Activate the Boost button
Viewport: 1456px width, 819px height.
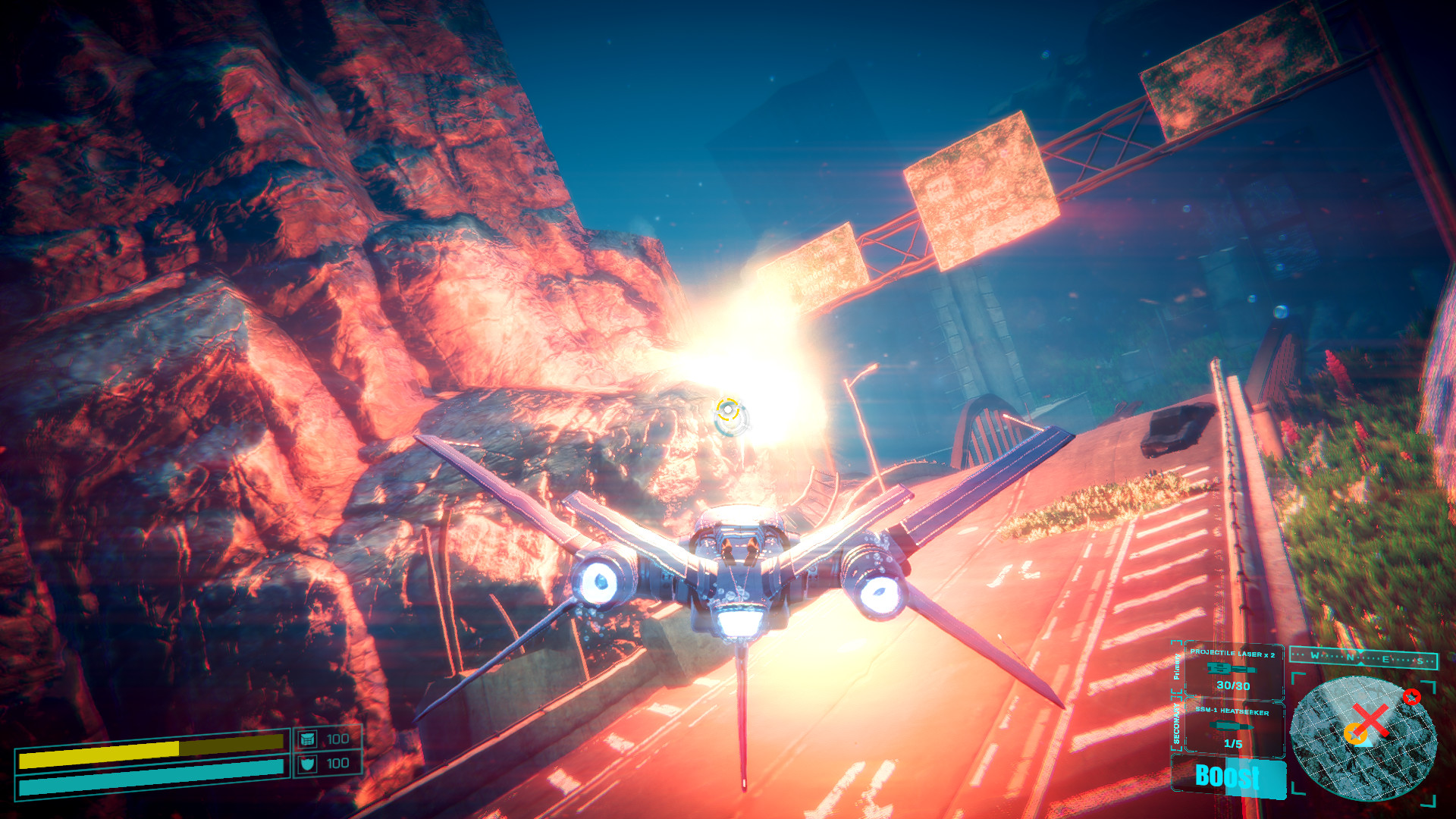pyautogui.click(x=1228, y=777)
